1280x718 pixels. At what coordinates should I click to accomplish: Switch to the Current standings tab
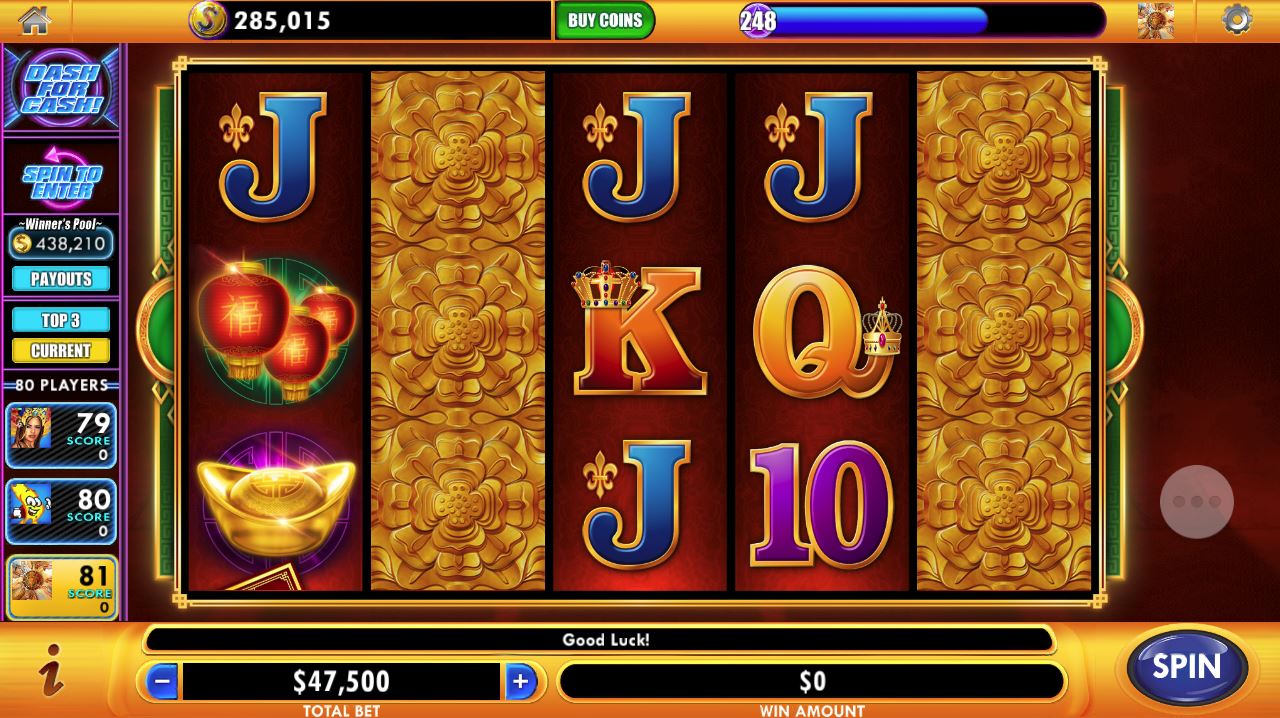(x=61, y=351)
